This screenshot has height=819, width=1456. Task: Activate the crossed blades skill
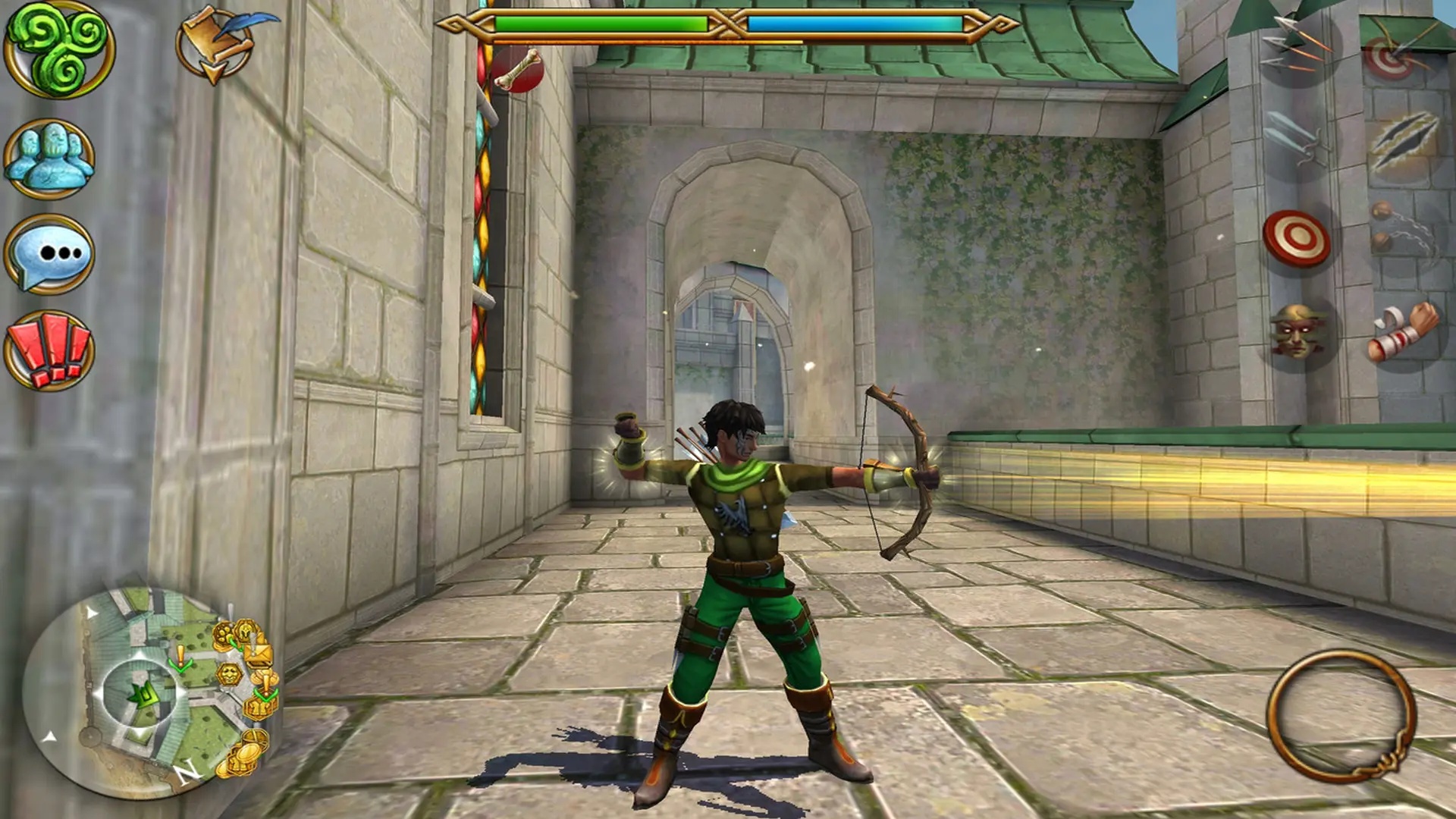[1298, 140]
